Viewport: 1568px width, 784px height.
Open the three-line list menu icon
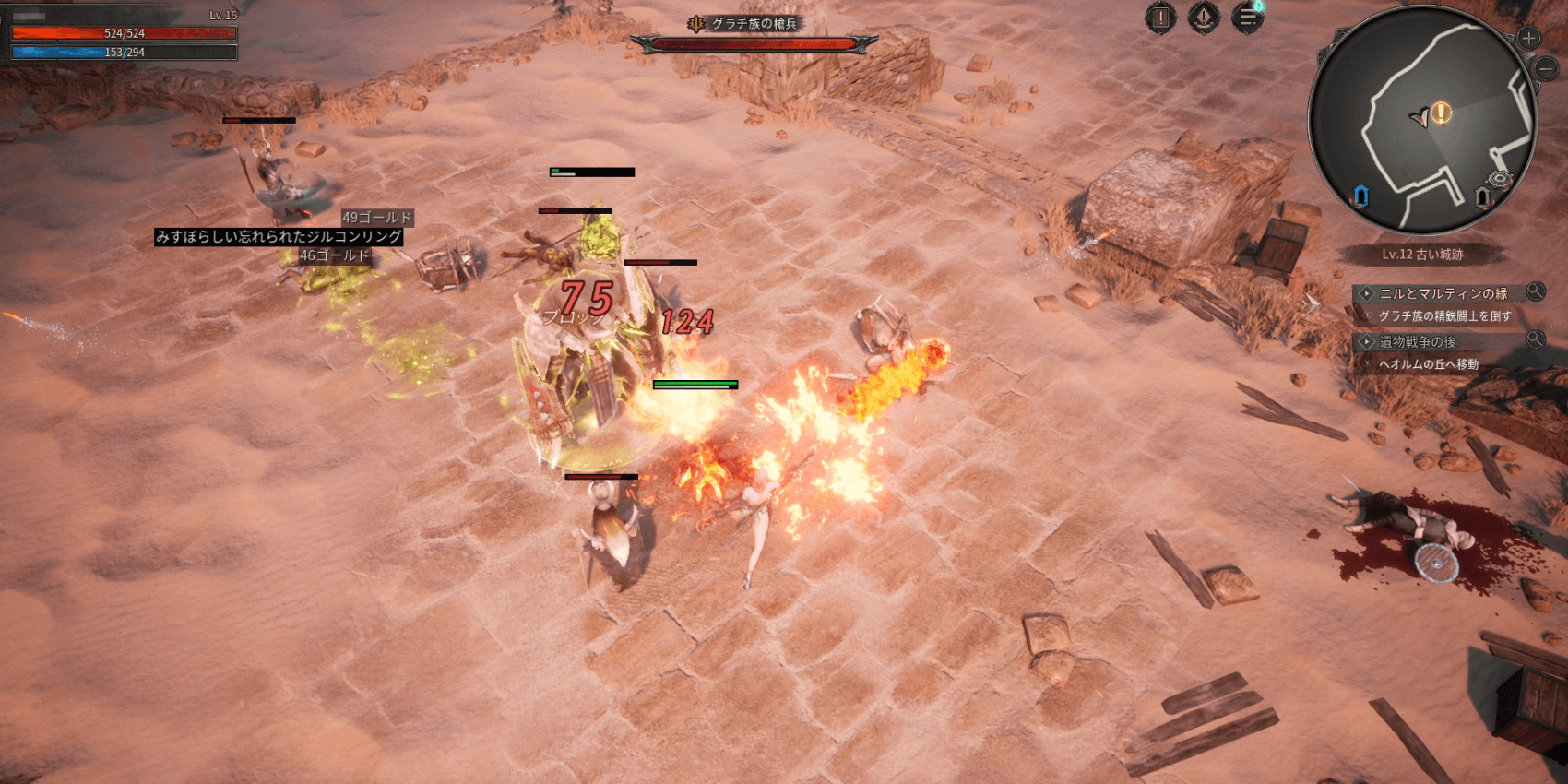click(1247, 18)
